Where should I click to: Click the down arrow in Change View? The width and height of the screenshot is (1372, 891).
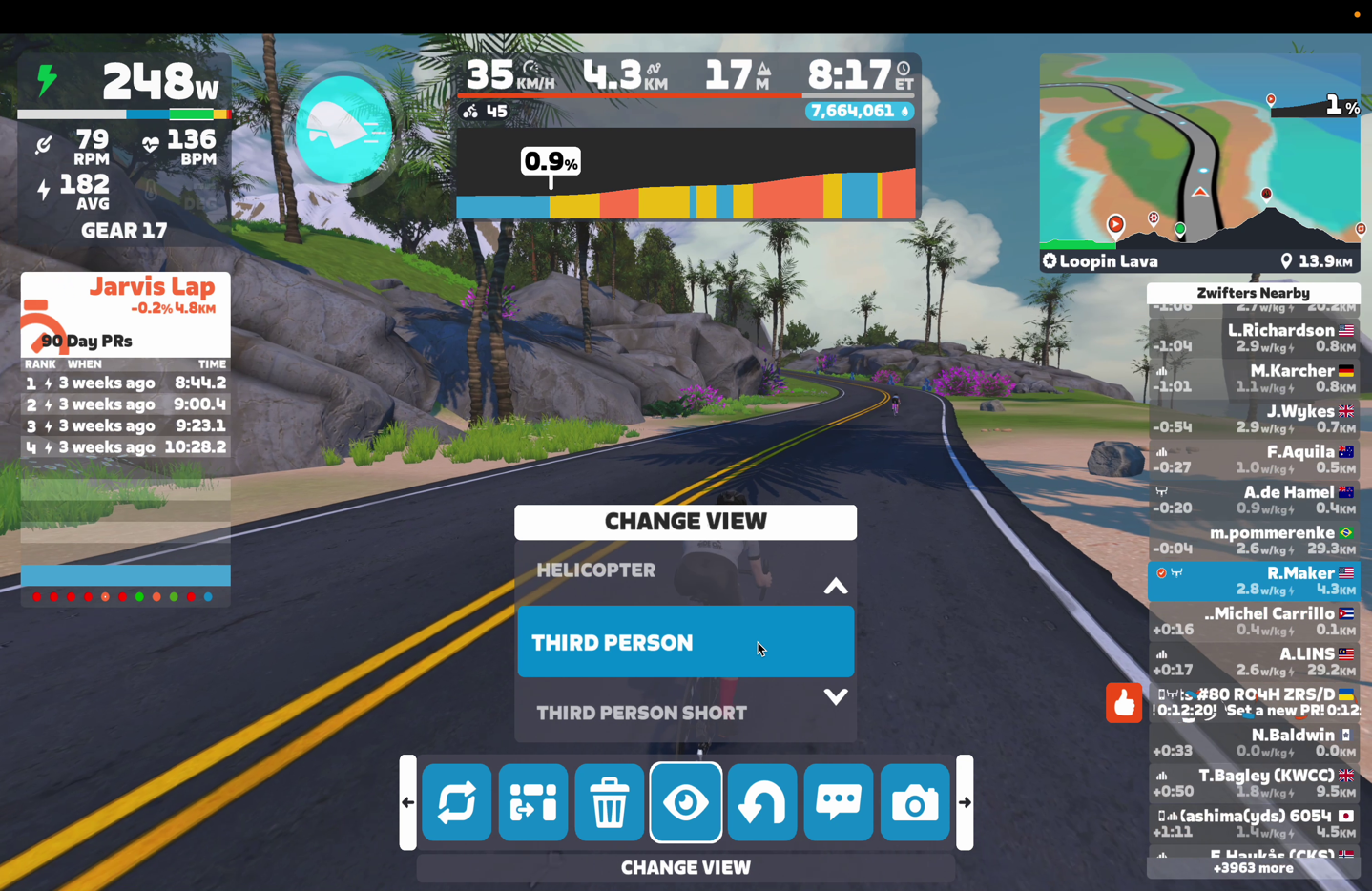coord(835,697)
